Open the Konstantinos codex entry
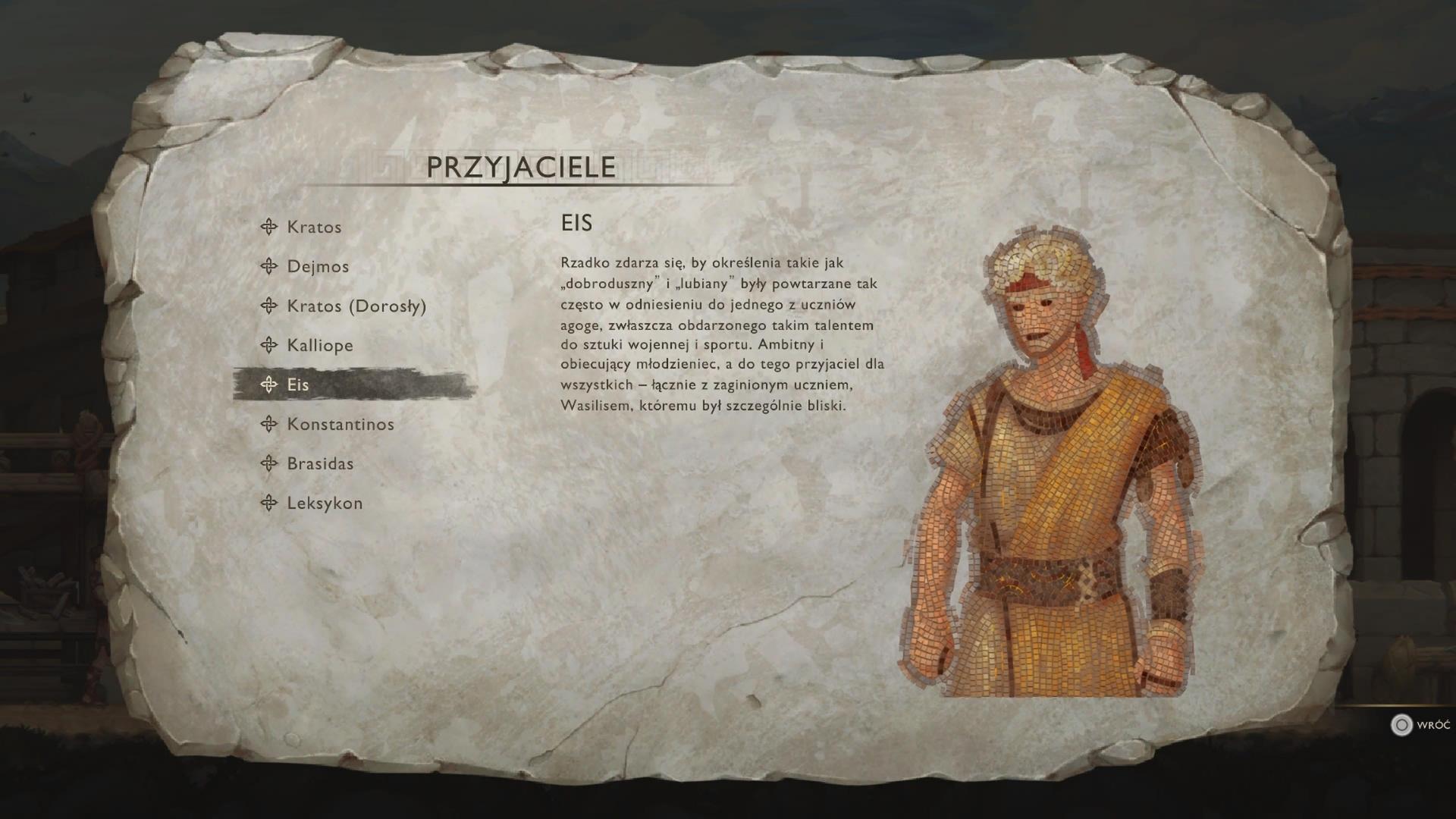The image size is (1456, 819). 340,424
